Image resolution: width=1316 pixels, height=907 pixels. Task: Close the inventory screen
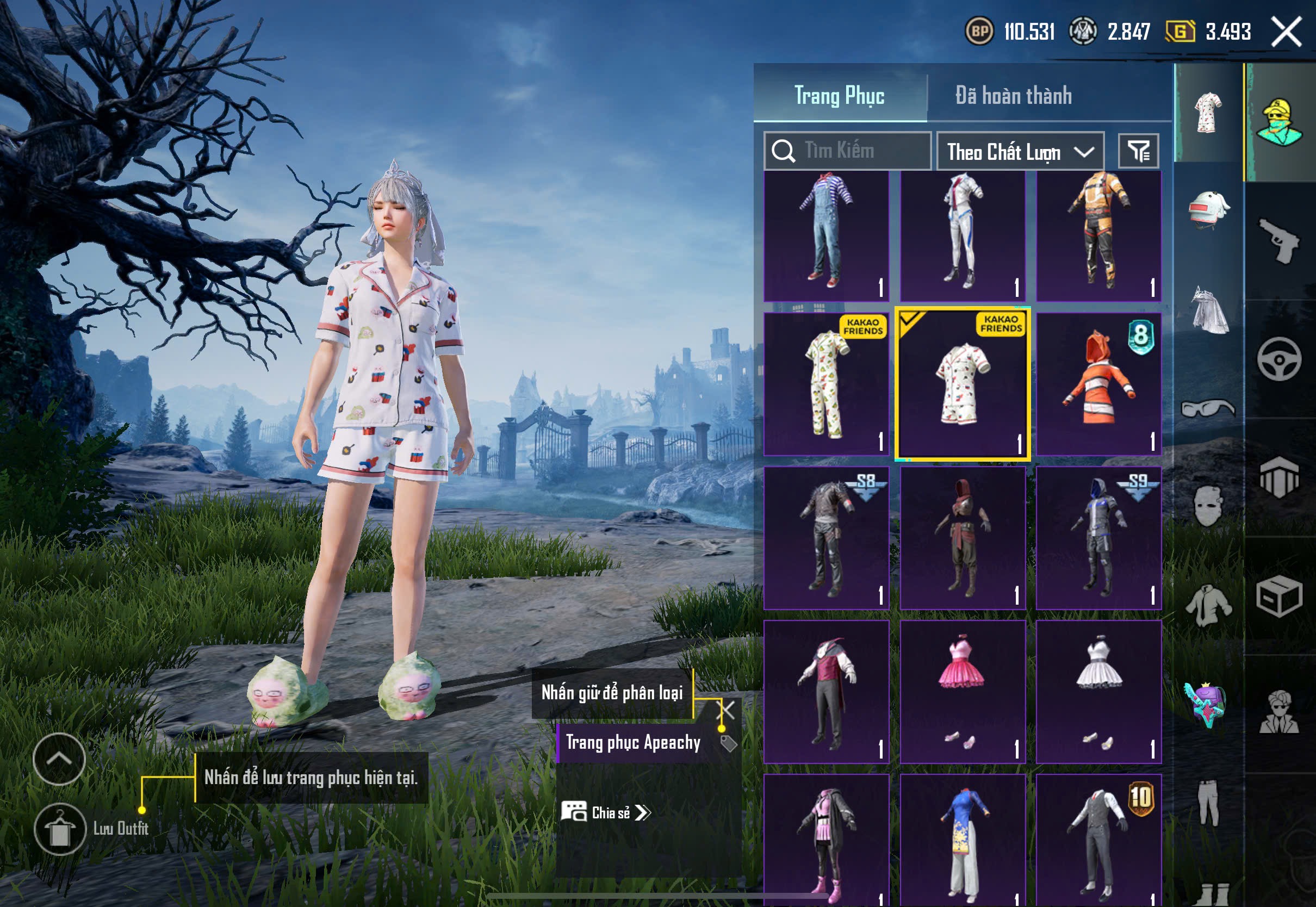[x=1287, y=32]
